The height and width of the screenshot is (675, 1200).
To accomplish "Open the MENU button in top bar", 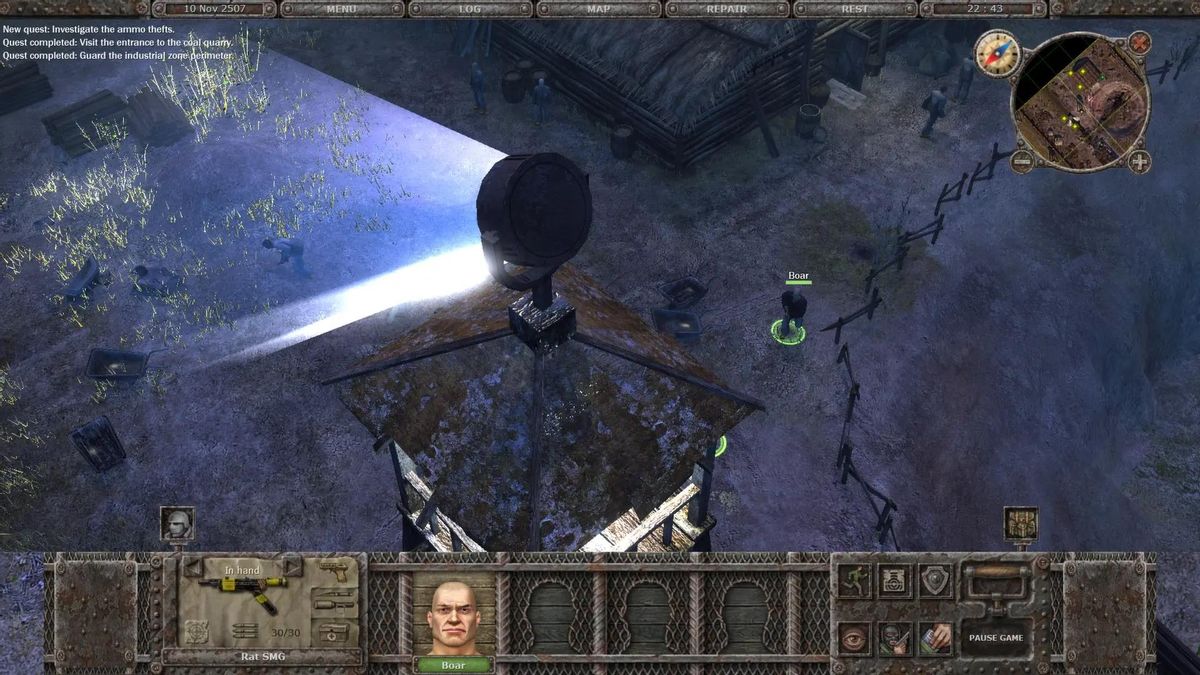I will [342, 9].
